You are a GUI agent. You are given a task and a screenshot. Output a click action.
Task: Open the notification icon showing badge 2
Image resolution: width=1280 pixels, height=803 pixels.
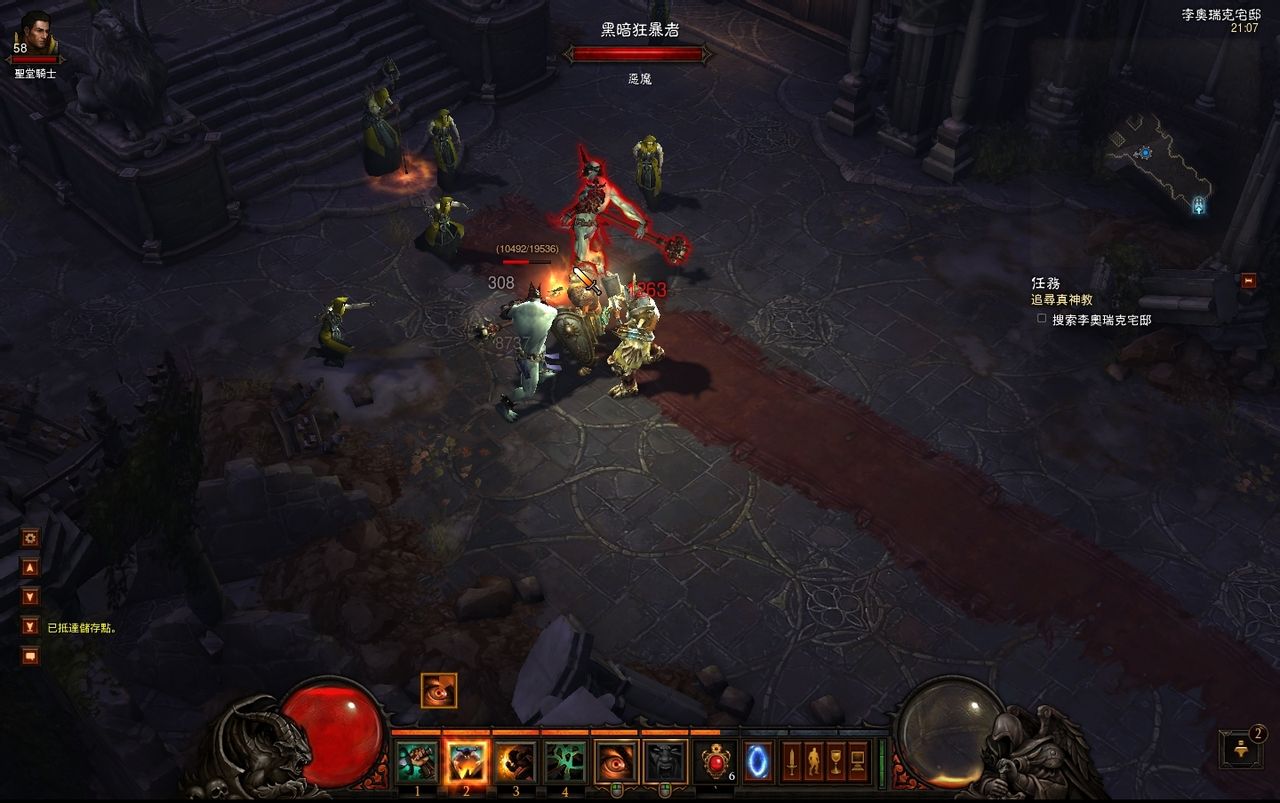1240,748
